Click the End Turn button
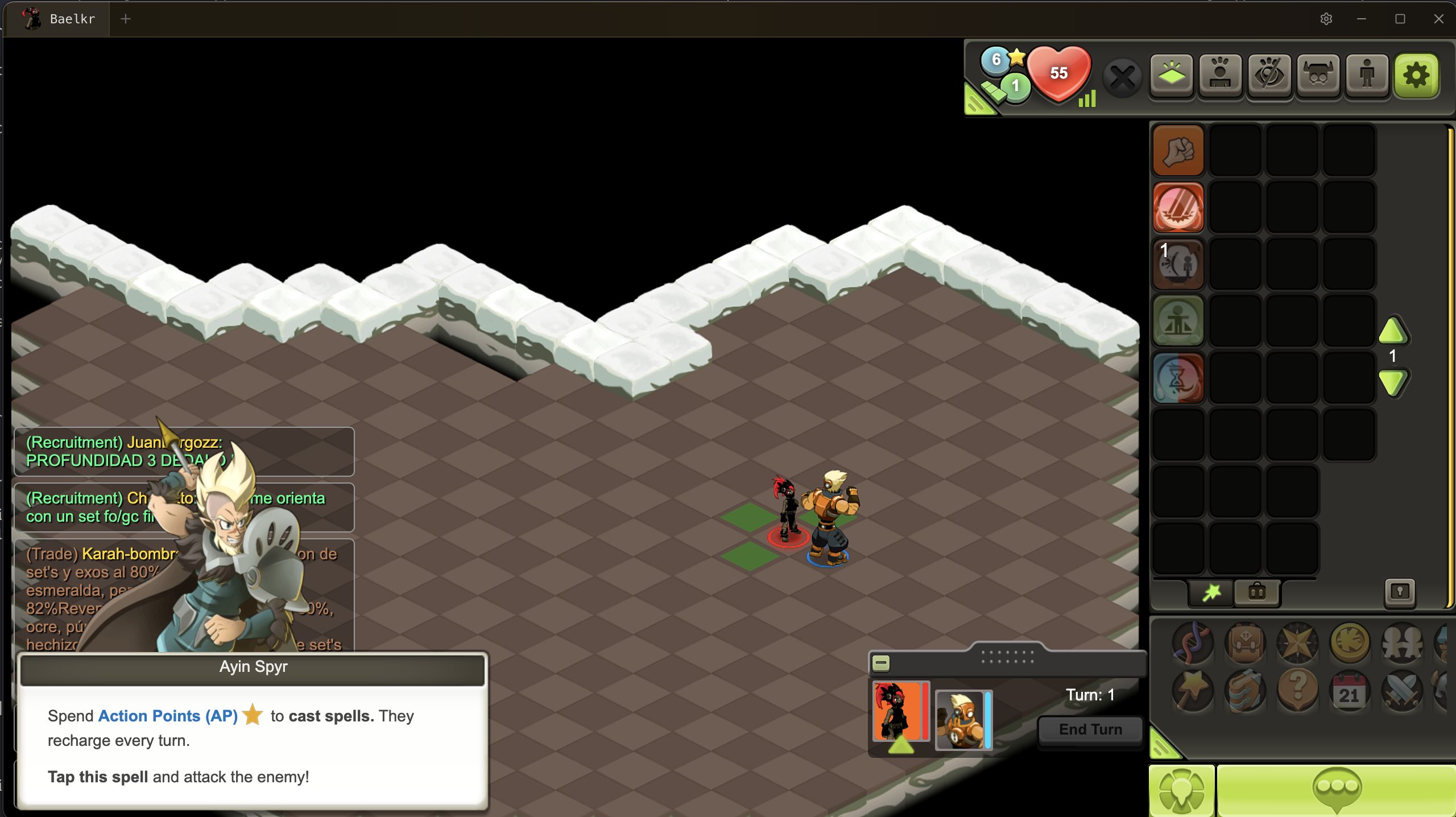This screenshot has width=1456, height=817. 1090,729
